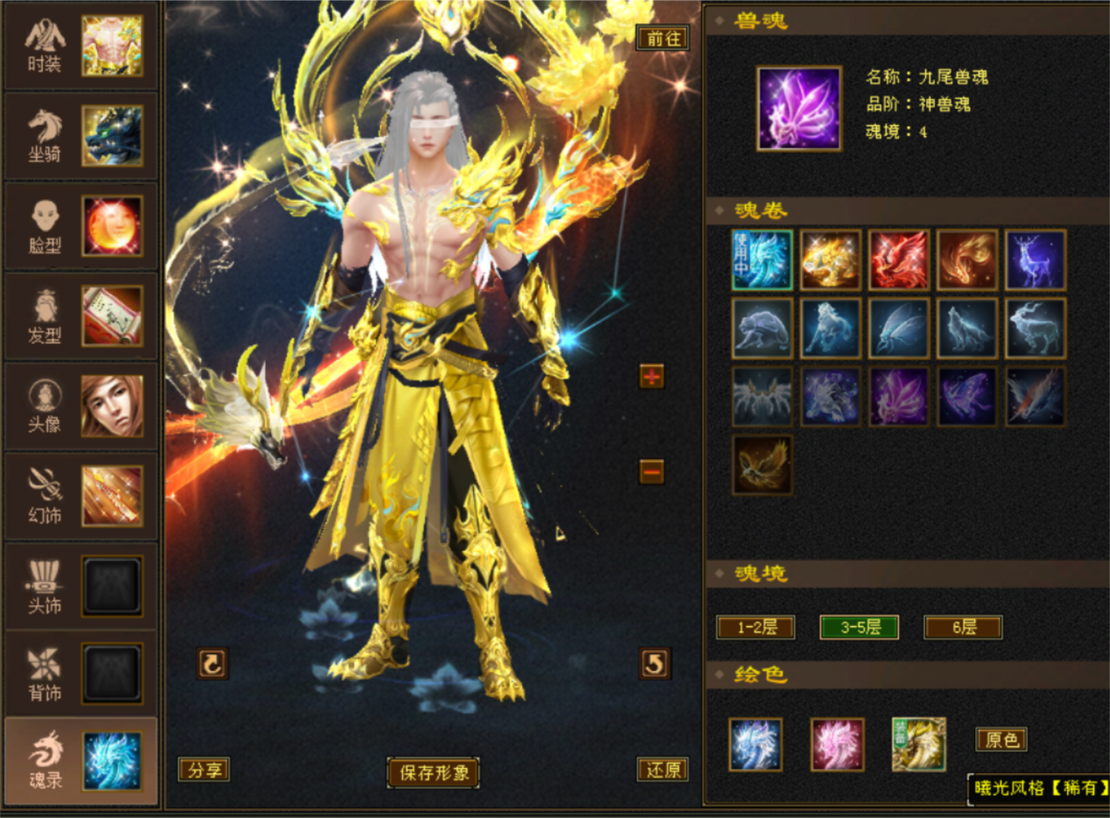Click the 前往 go-to button

point(662,38)
